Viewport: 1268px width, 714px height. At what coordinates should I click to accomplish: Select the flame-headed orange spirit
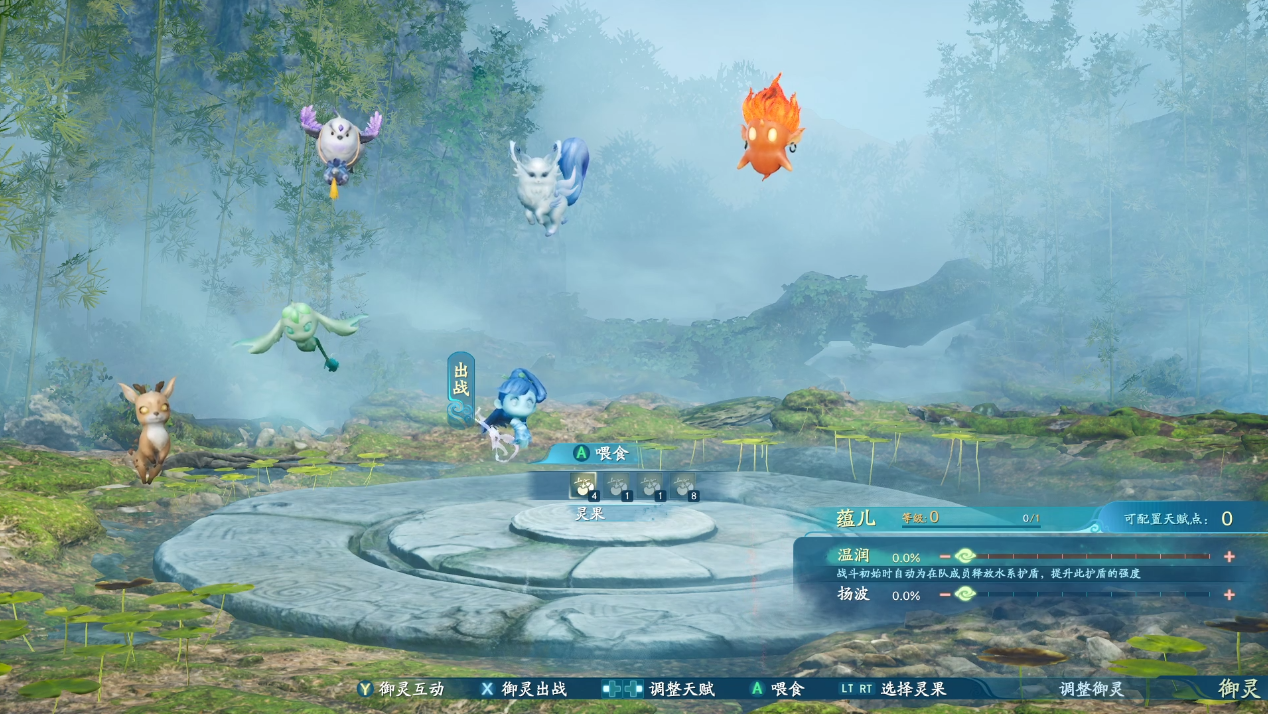pos(769,130)
